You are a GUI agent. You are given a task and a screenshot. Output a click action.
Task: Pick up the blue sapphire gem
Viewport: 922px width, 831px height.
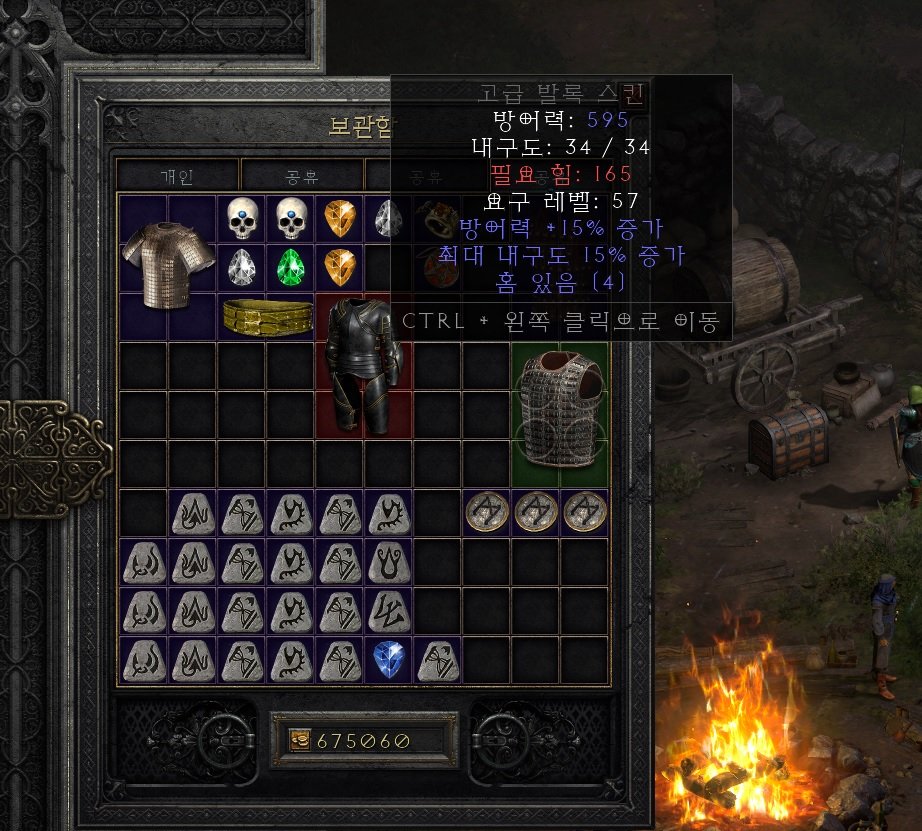tap(388, 659)
